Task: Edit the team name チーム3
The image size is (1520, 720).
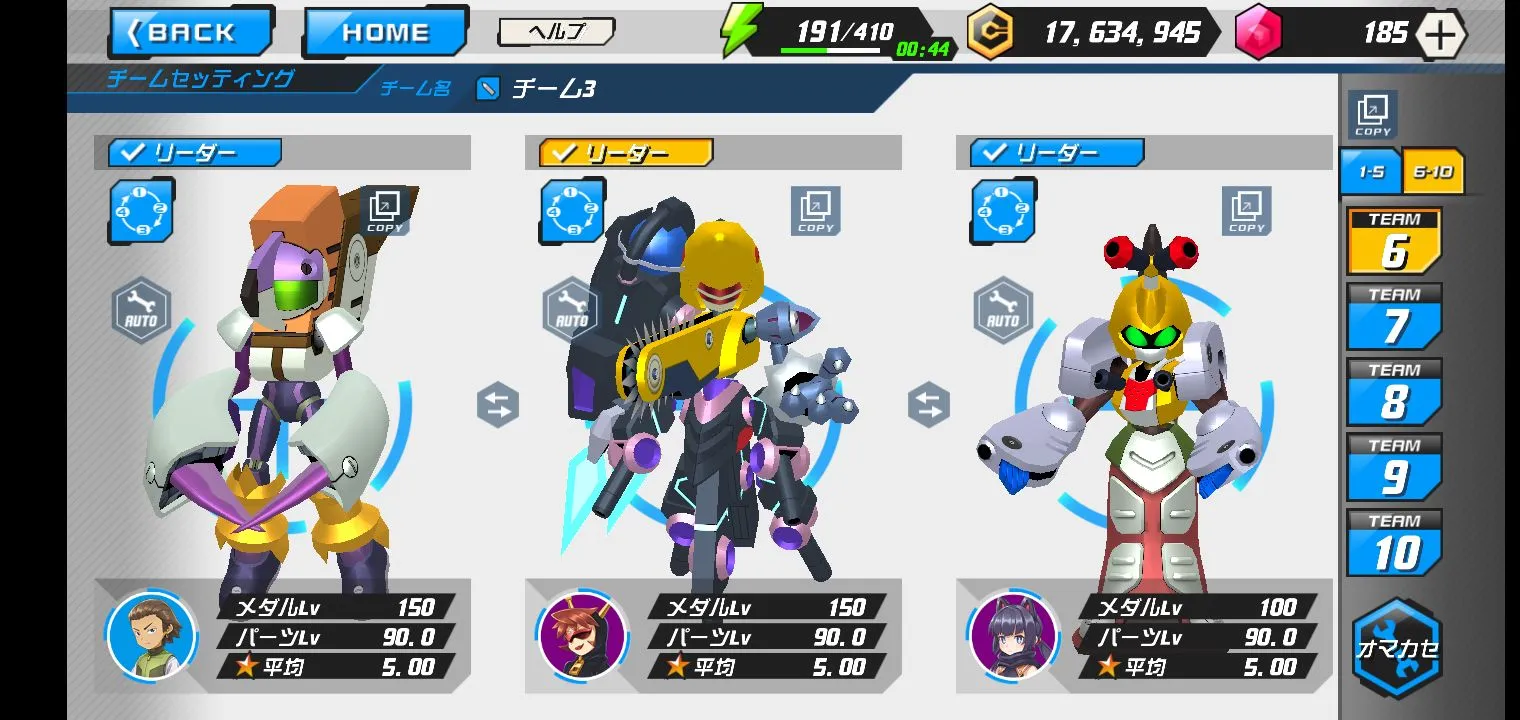Action: [488, 89]
